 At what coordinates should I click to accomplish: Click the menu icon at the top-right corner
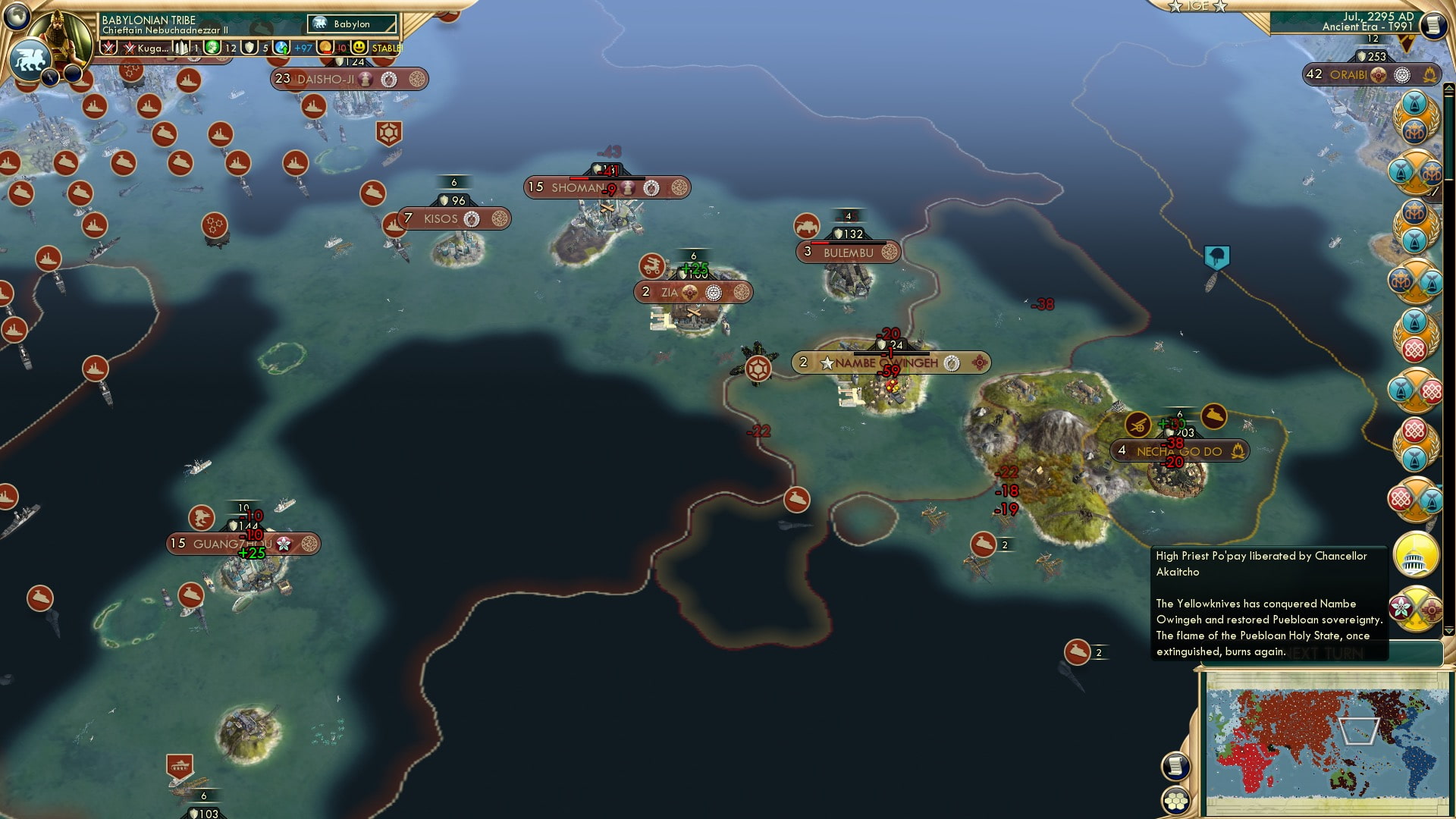(x=1432, y=25)
